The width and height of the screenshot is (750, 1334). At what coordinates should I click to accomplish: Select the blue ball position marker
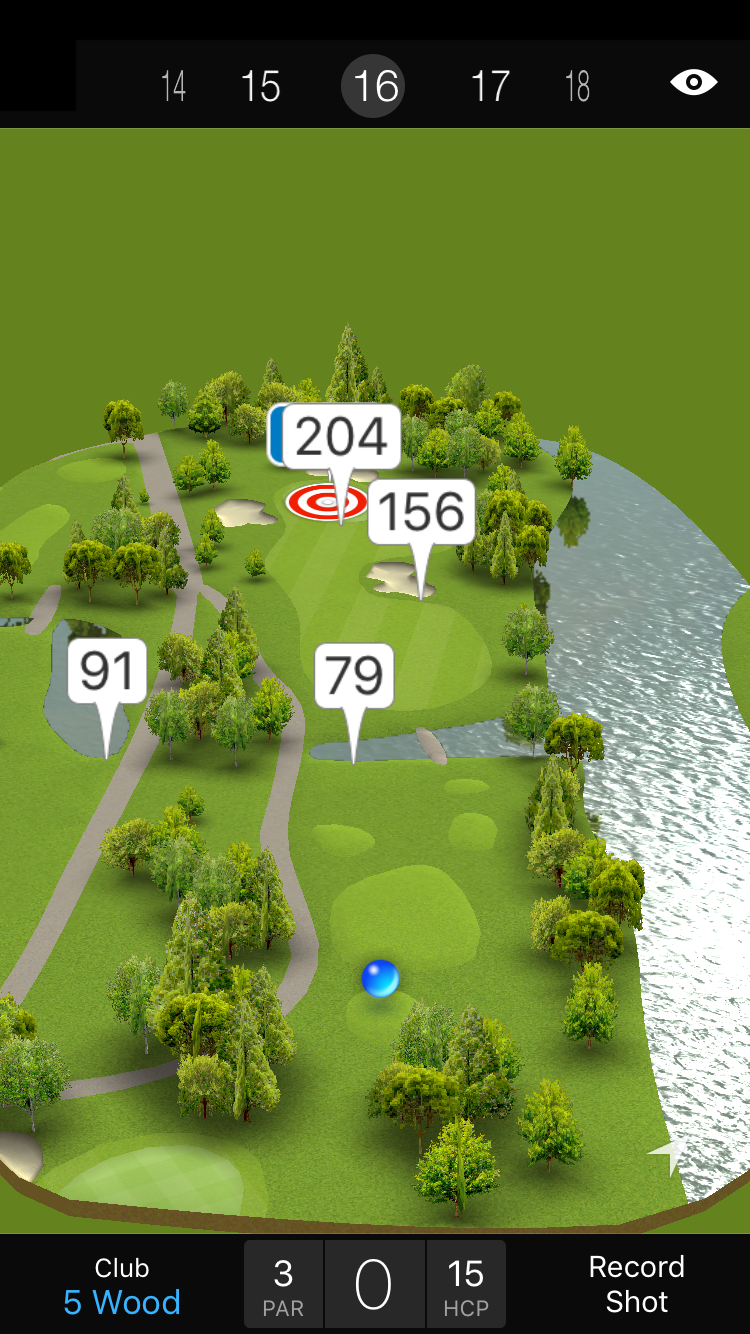380,978
